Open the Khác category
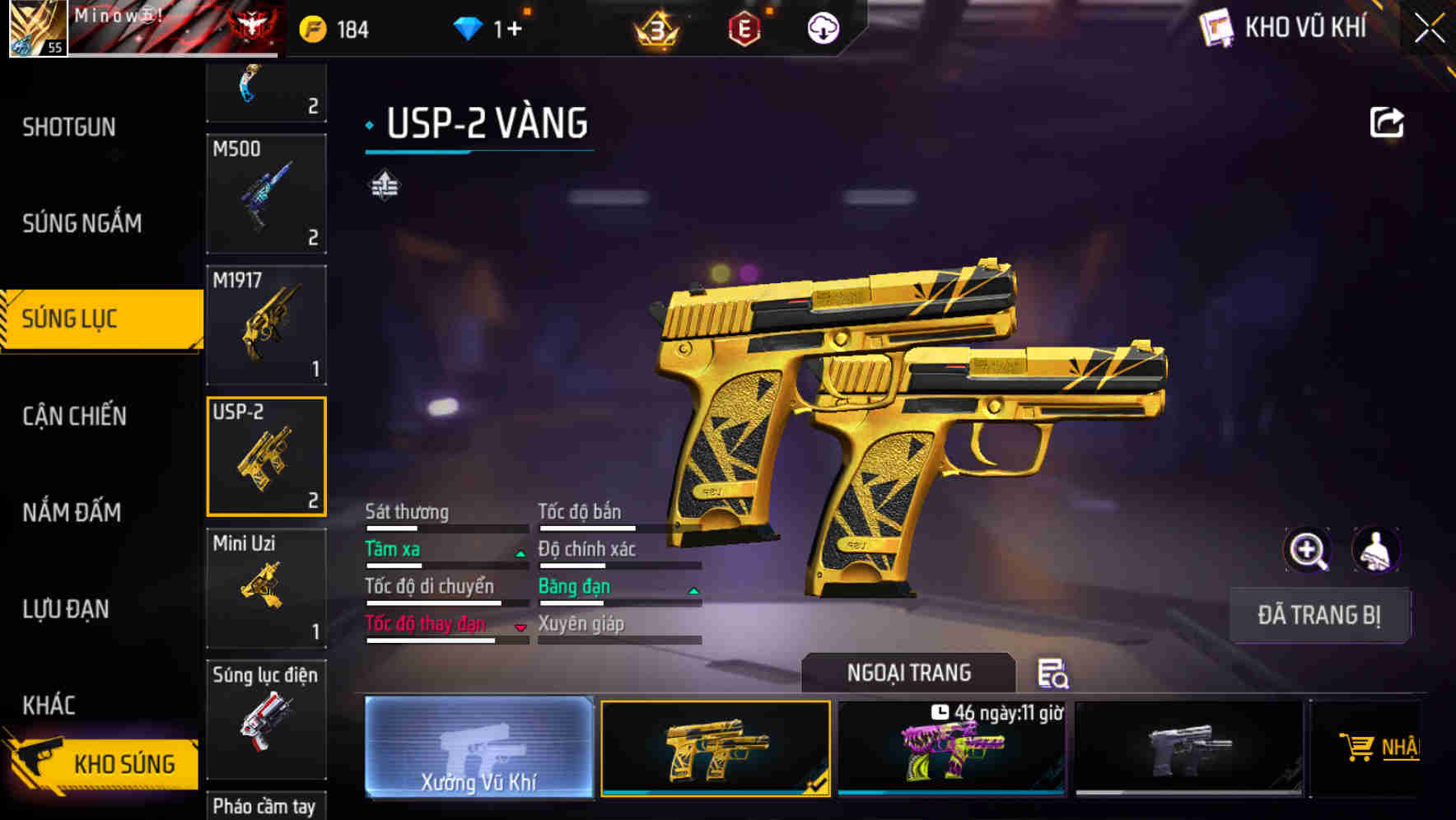The height and width of the screenshot is (820, 1456). pos(49,706)
